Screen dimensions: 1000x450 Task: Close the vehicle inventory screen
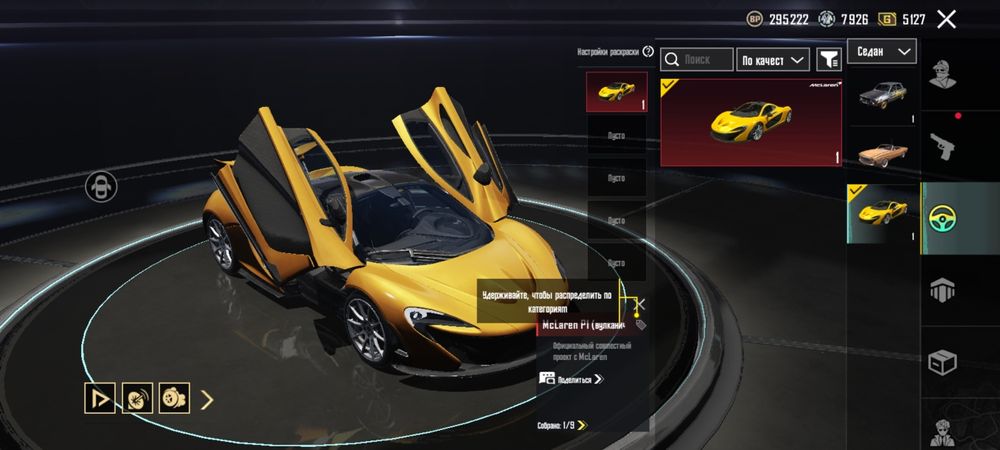tap(946, 19)
